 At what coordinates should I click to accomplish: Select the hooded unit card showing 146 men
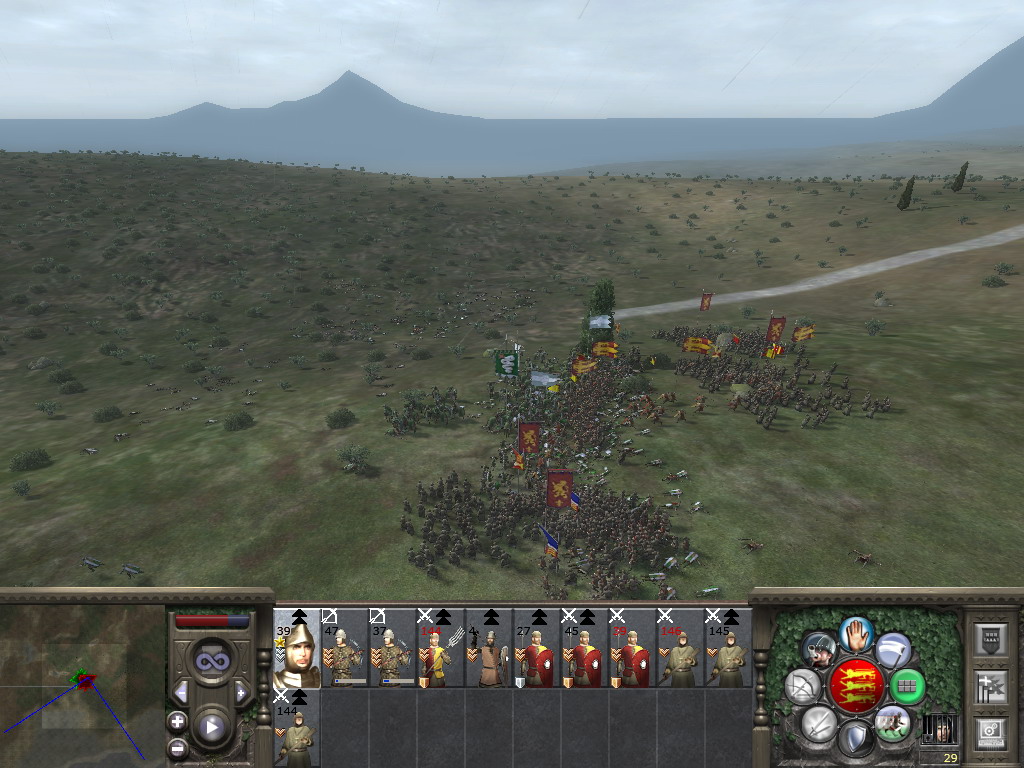point(681,648)
